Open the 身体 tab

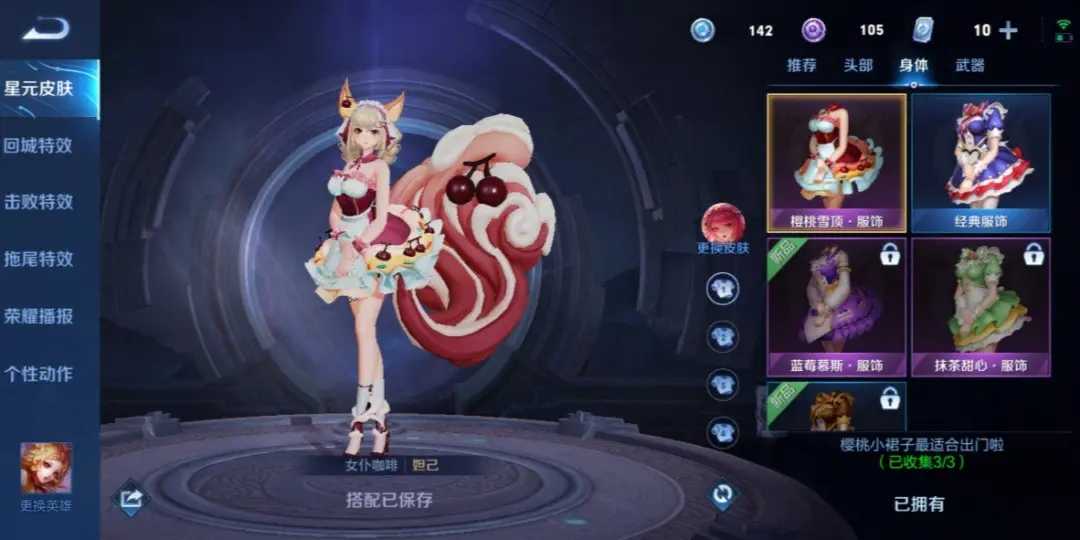(x=913, y=65)
